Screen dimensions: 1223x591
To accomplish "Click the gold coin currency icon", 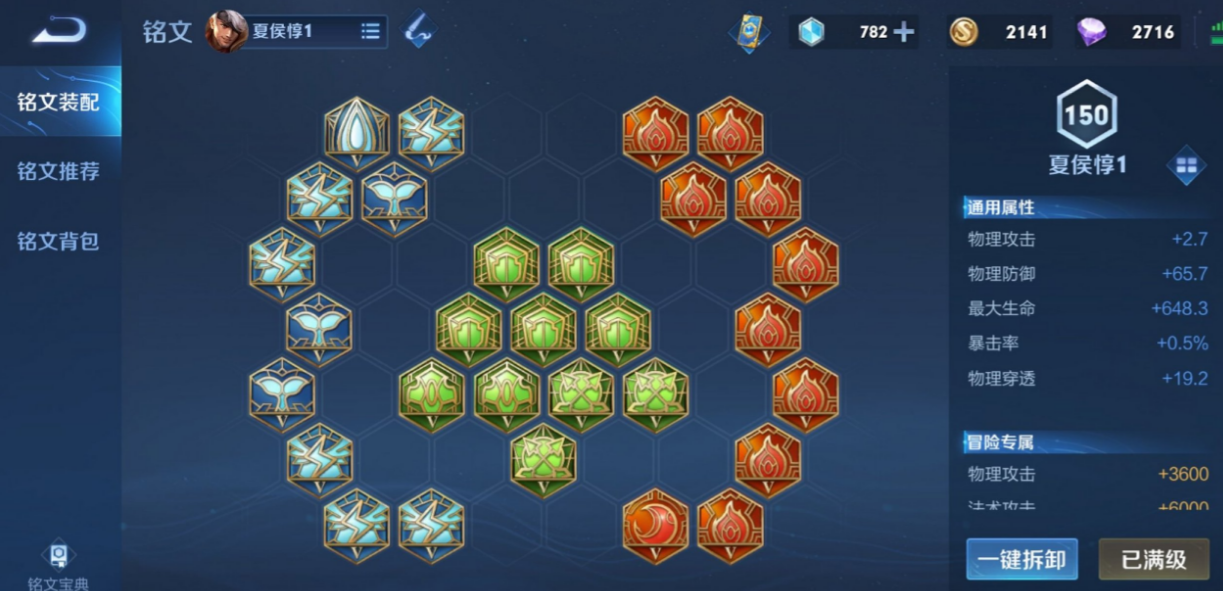I will [963, 32].
